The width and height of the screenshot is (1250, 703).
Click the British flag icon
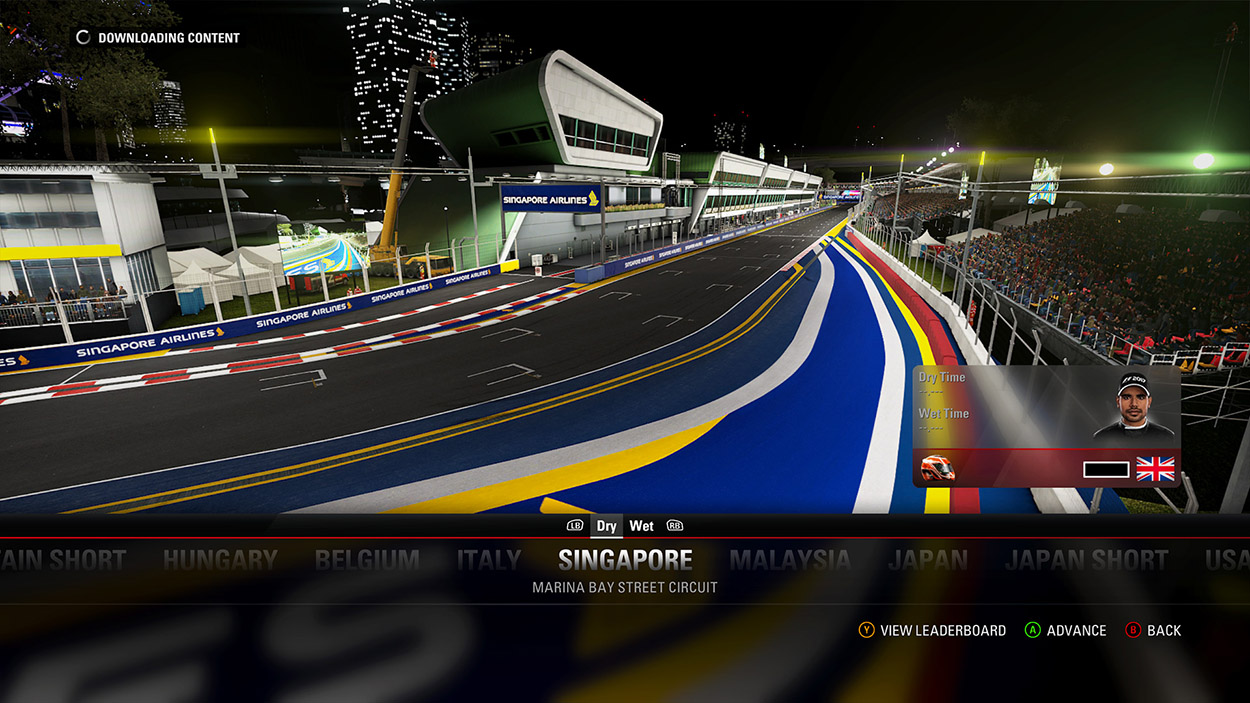click(1155, 469)
